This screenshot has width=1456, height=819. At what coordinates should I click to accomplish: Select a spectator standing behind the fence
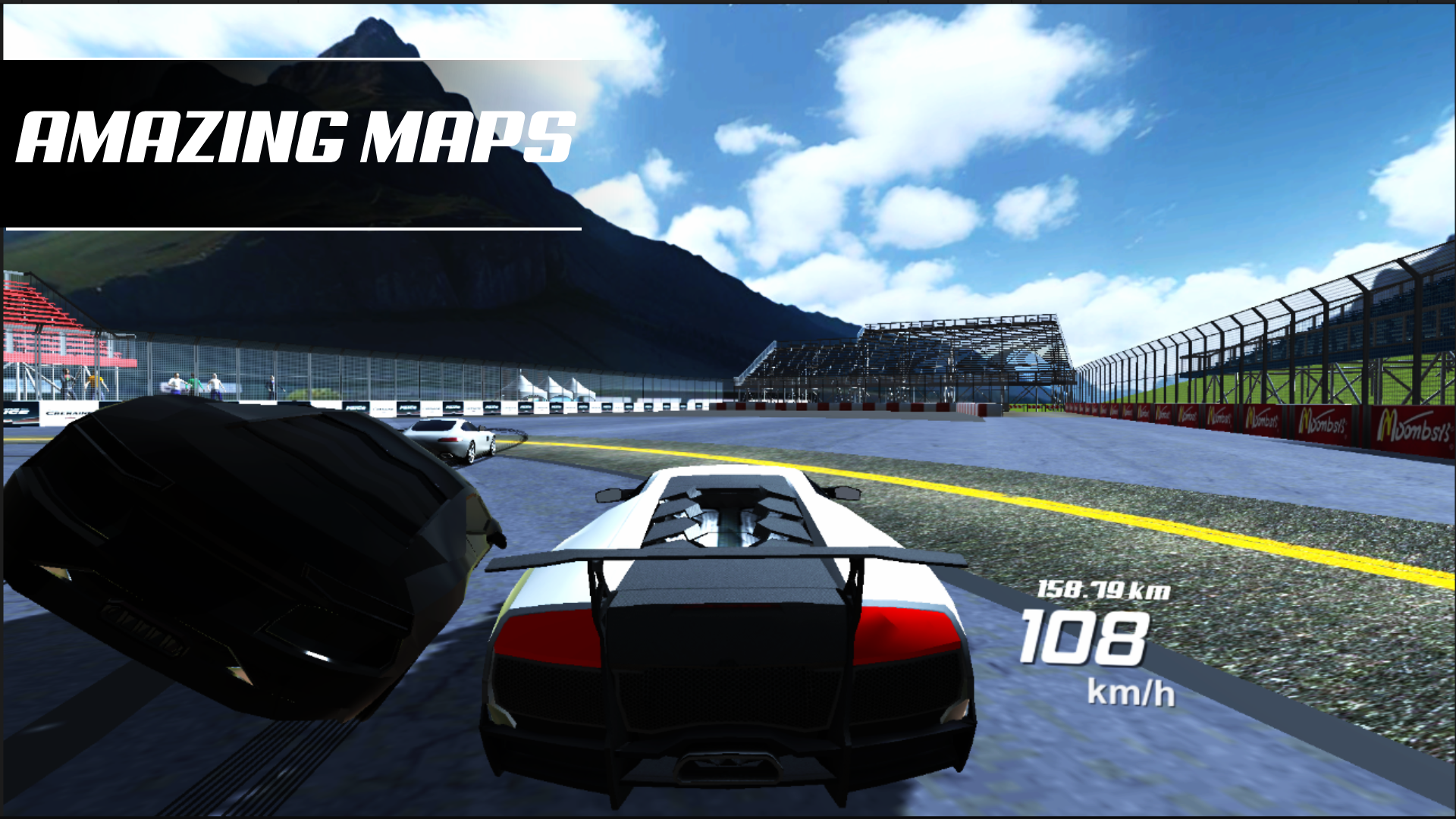coord(175,383)
